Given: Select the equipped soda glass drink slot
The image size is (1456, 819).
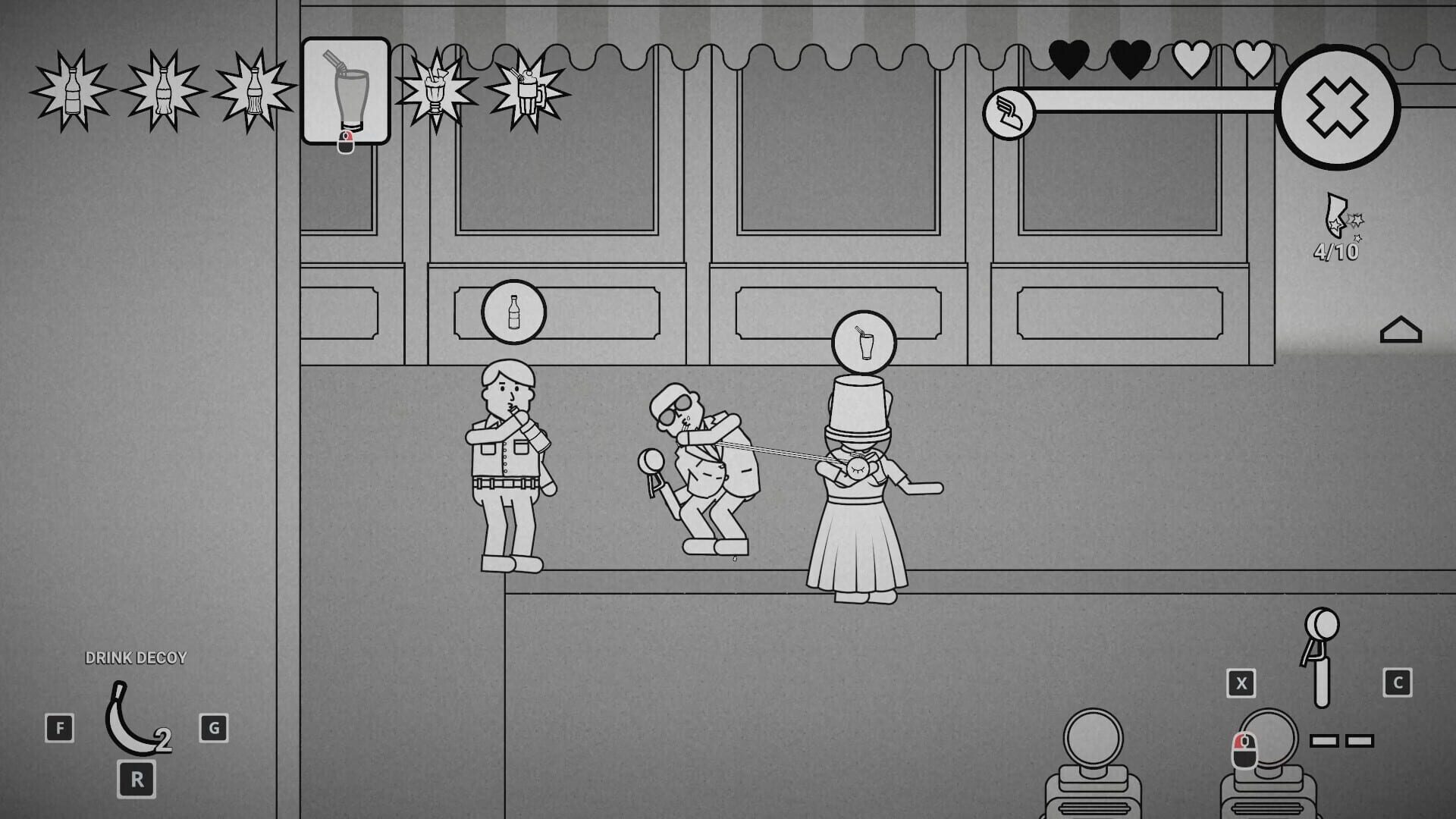Looking at the screenshot, I should click(x=347, y=91).
